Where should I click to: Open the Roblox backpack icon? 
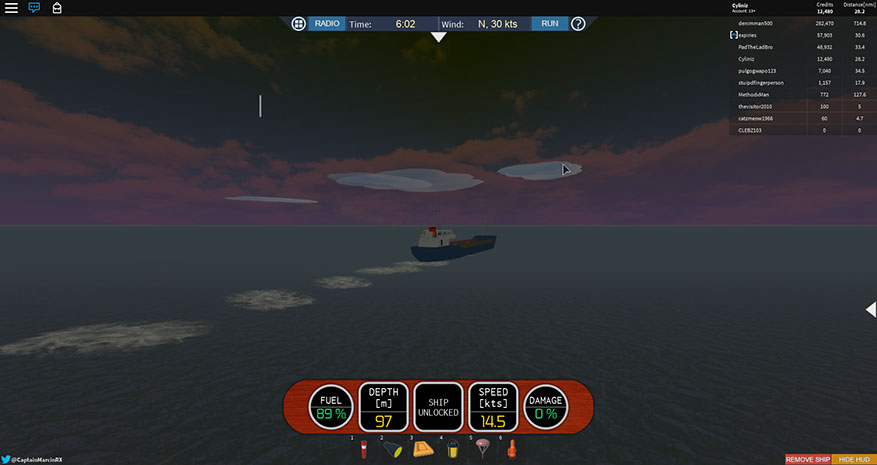pyautogui.click(x=57, y=7)
